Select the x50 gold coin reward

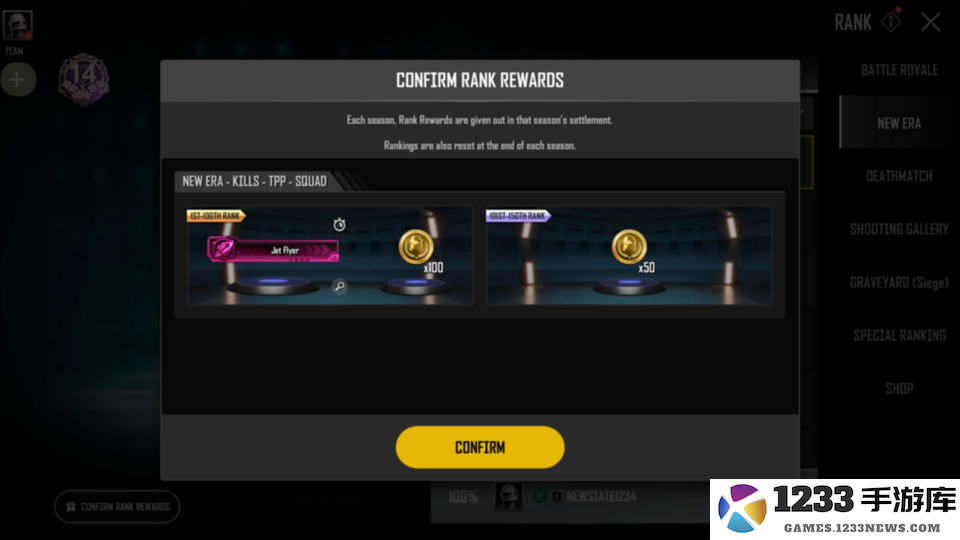tap(629, 247)
